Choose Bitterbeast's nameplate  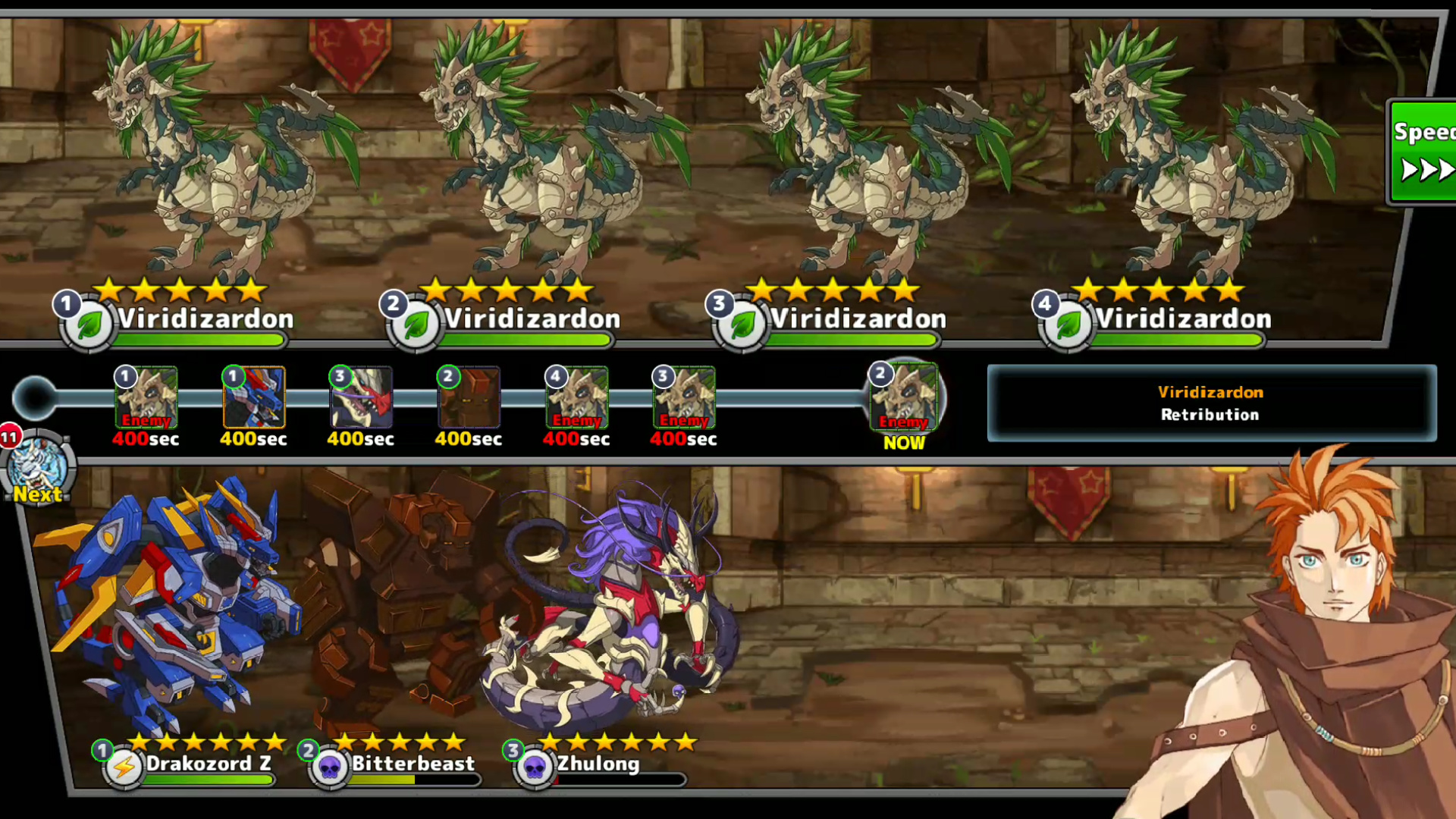[x=412, y=764]
